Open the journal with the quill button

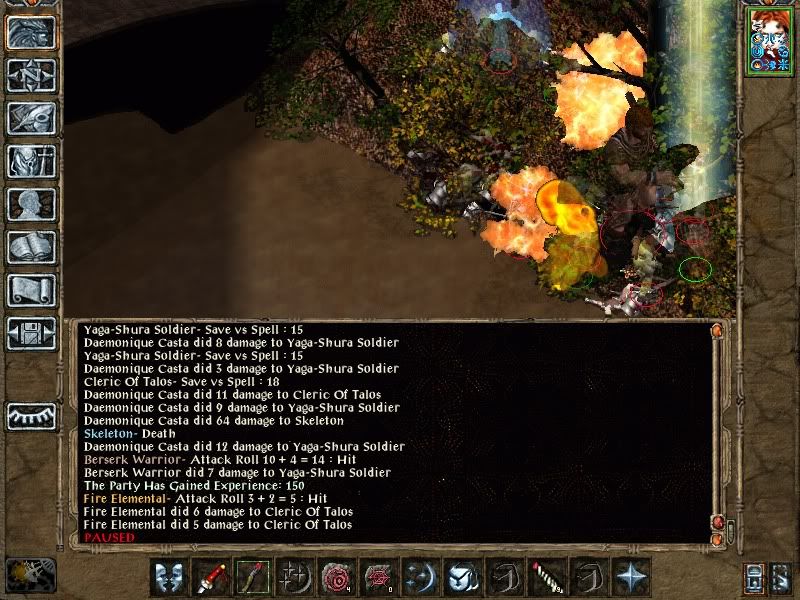point(31,118)
